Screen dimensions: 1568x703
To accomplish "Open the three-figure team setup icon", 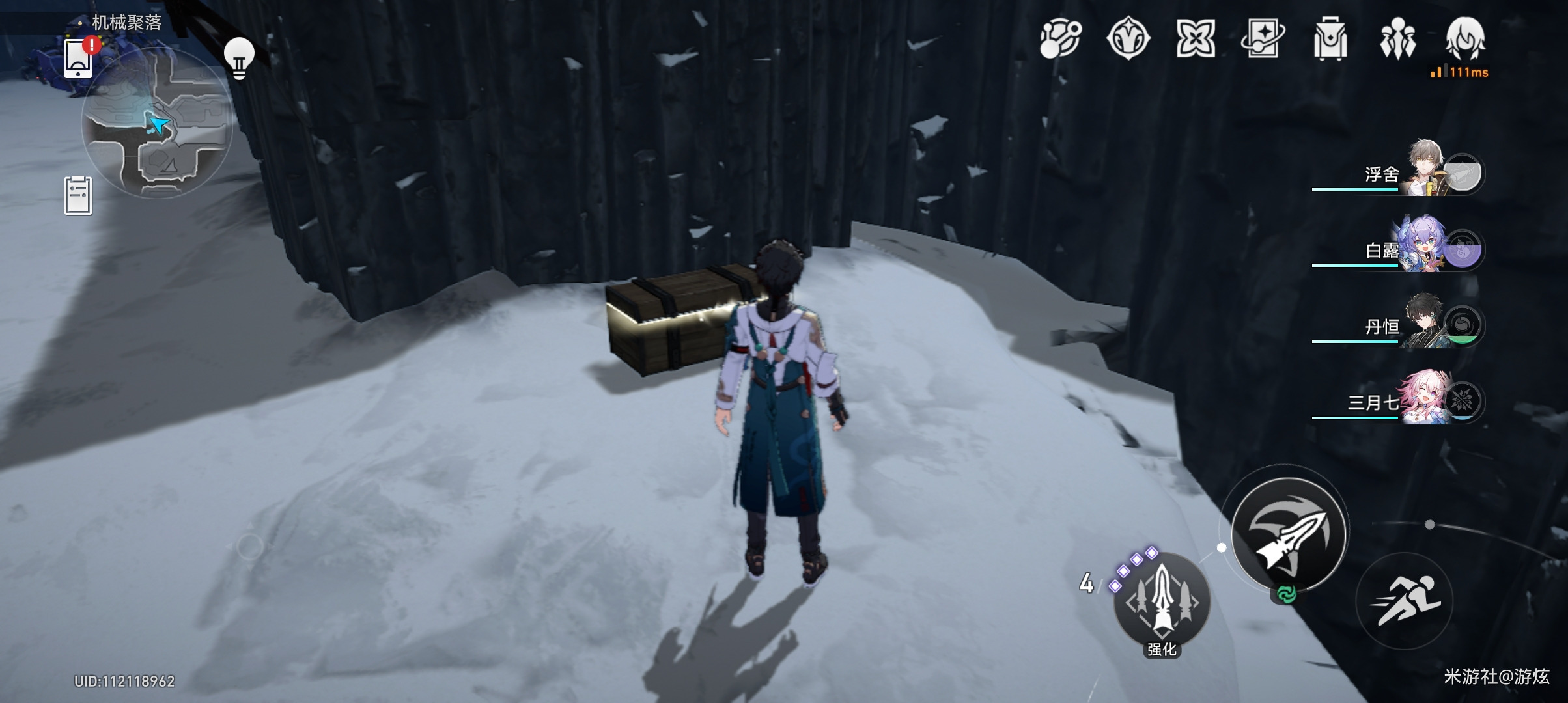I will [1397, 39].
